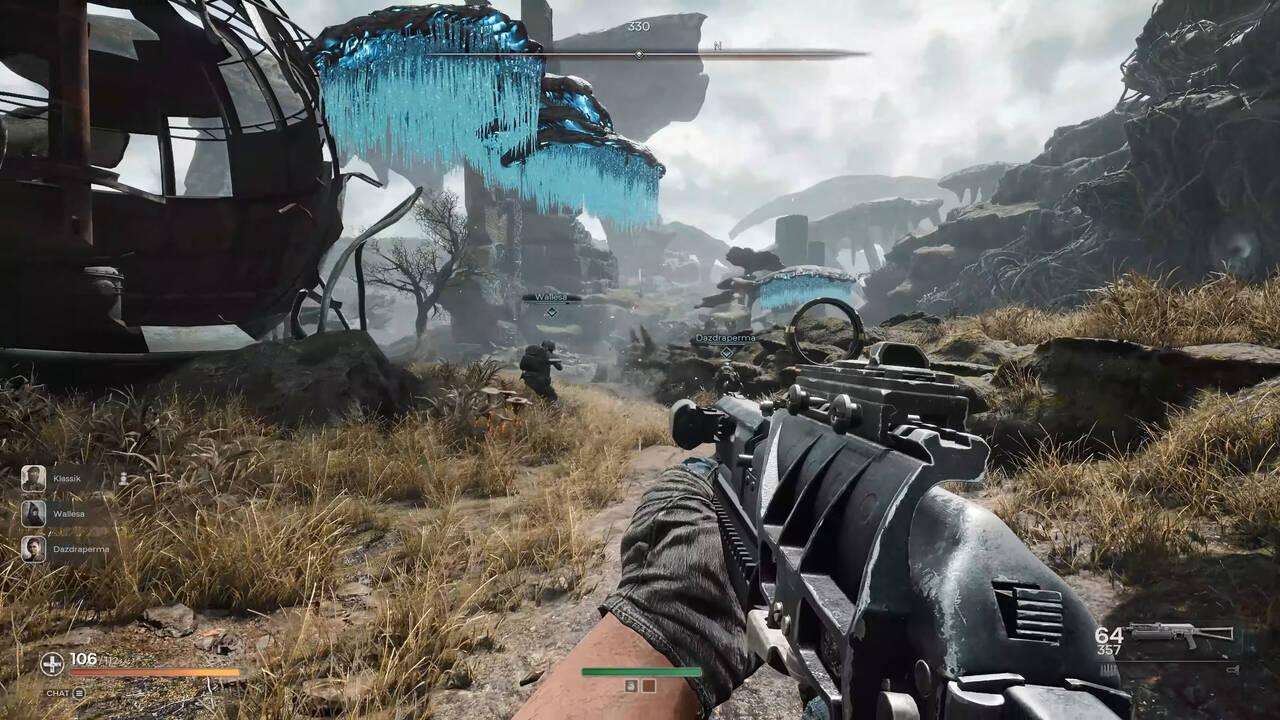1280x720 pixels.
Task: Expand the chat panel via its hamburger icon
Action: pos(79,694)
